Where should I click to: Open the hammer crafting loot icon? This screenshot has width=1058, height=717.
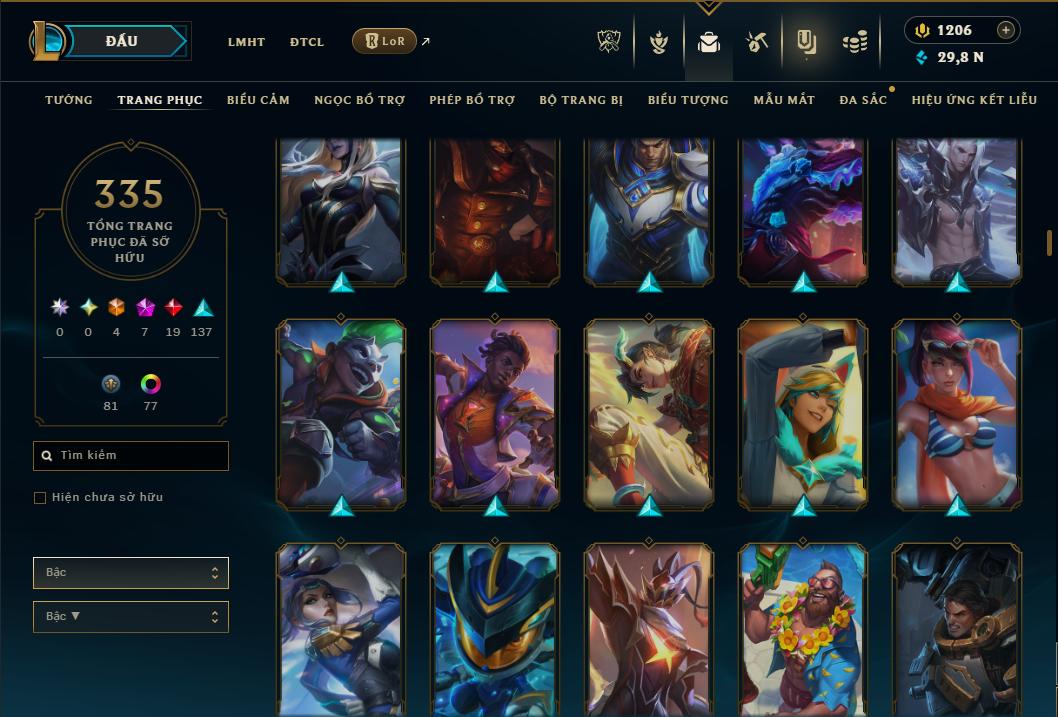[x=756, y=42]
